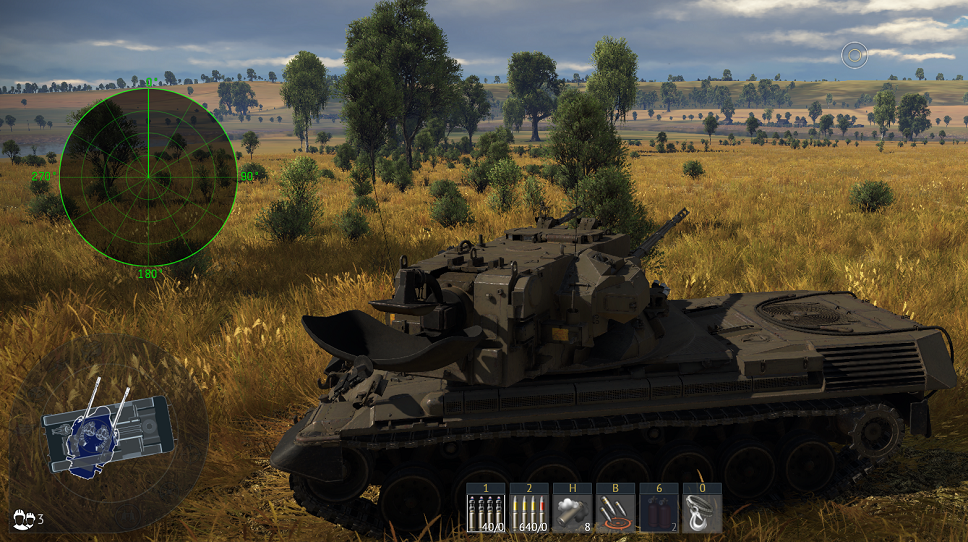Activate the artillery strike targeting icon

tap(615, 510)
